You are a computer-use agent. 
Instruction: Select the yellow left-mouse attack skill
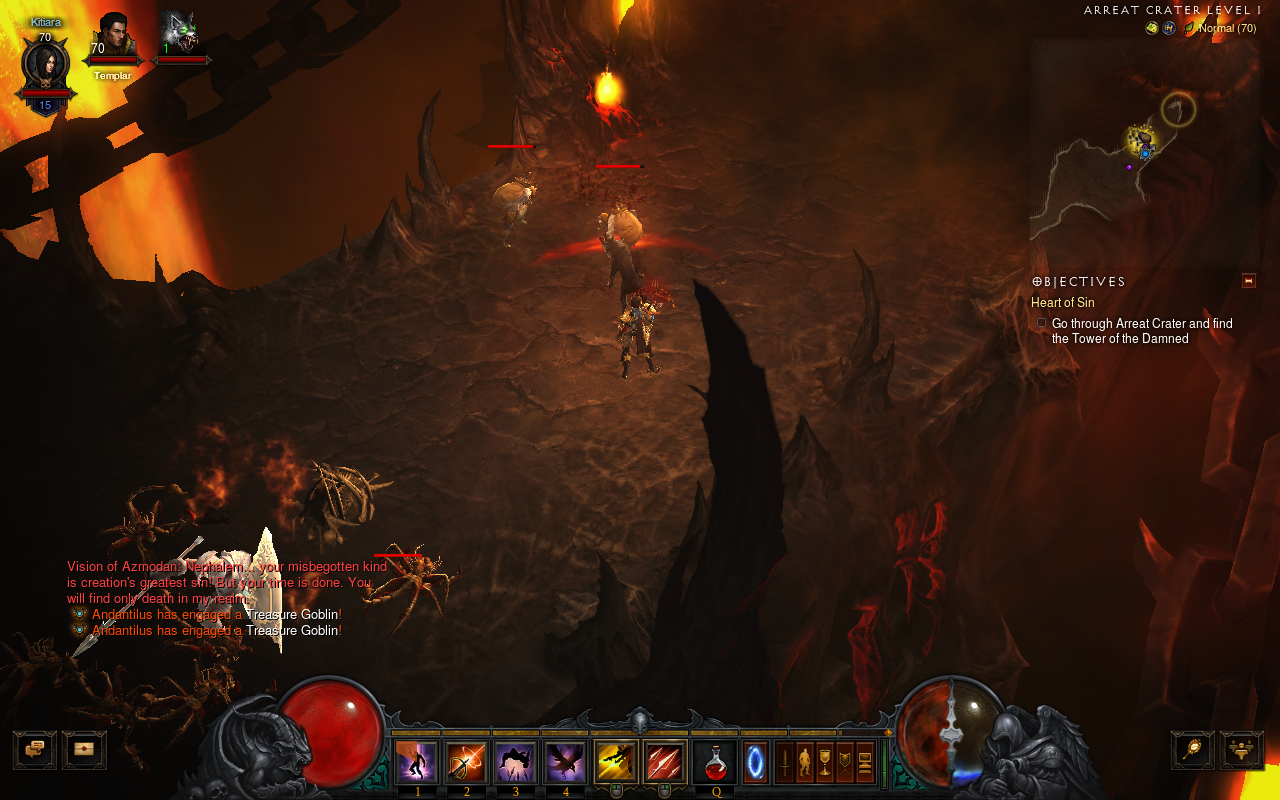[616, 762]
